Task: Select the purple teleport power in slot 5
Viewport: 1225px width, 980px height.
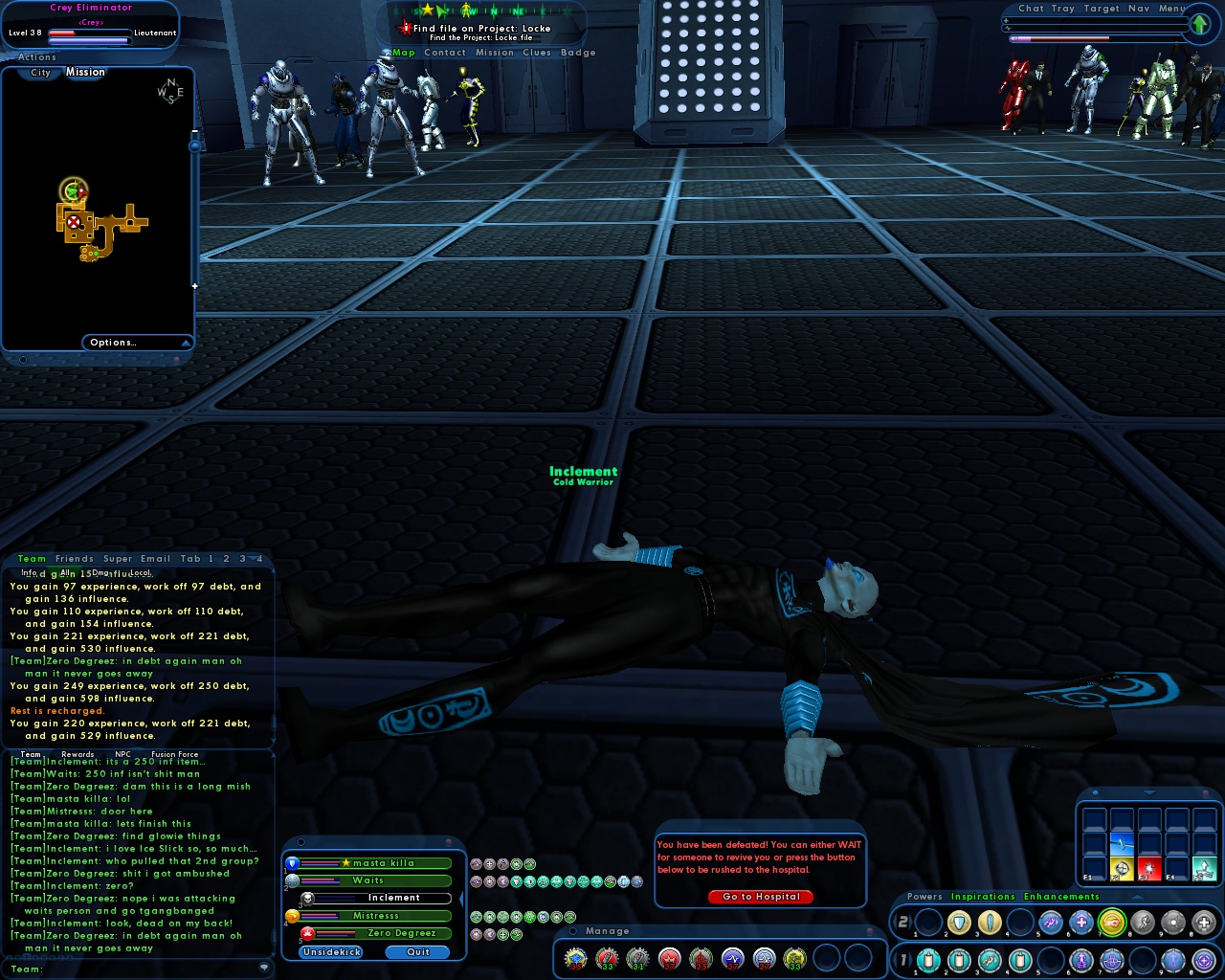Action: (x=1051, y=922)
